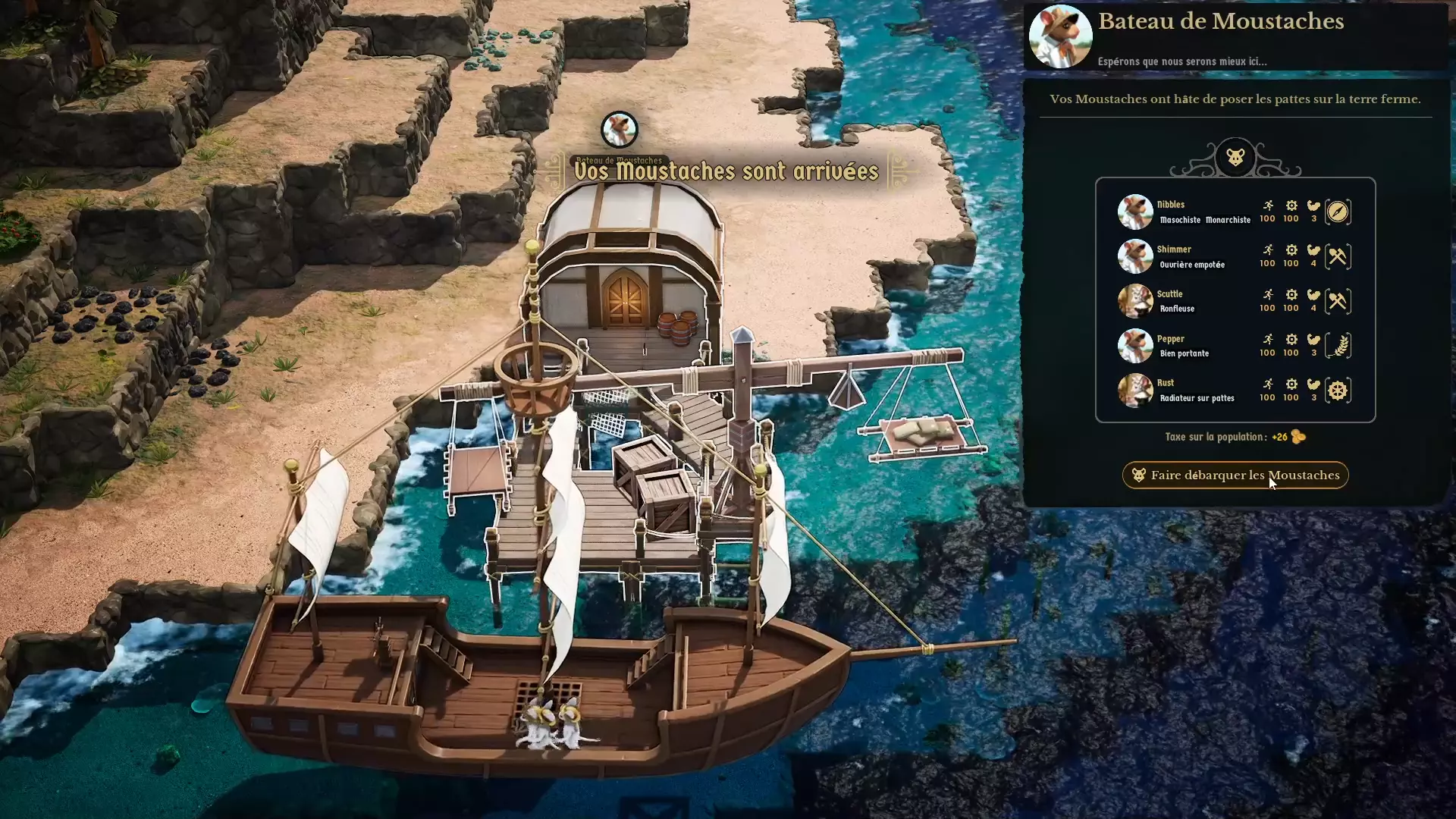
Task: Click Rust's gear engineering specialization icon
Action: 1338,390
